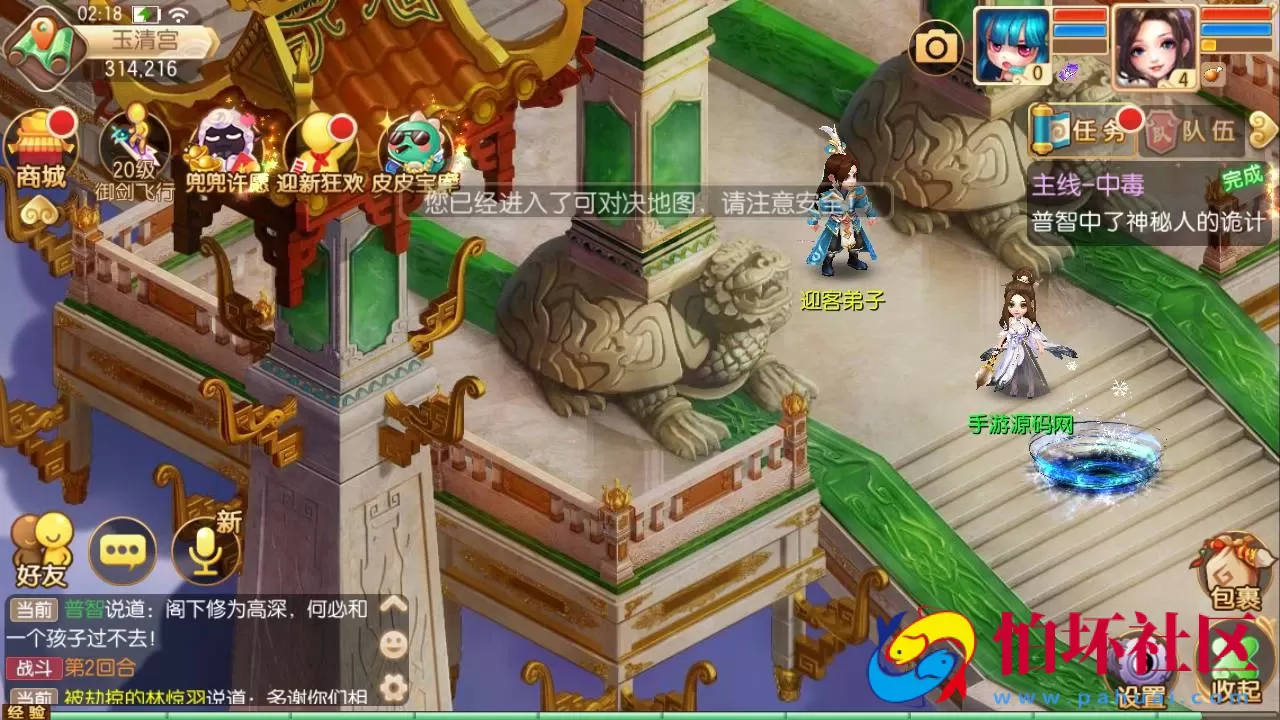1280x720 pixels.
Task: Toggle the 收起 collapse button
Action: [x=1232, y=656]
